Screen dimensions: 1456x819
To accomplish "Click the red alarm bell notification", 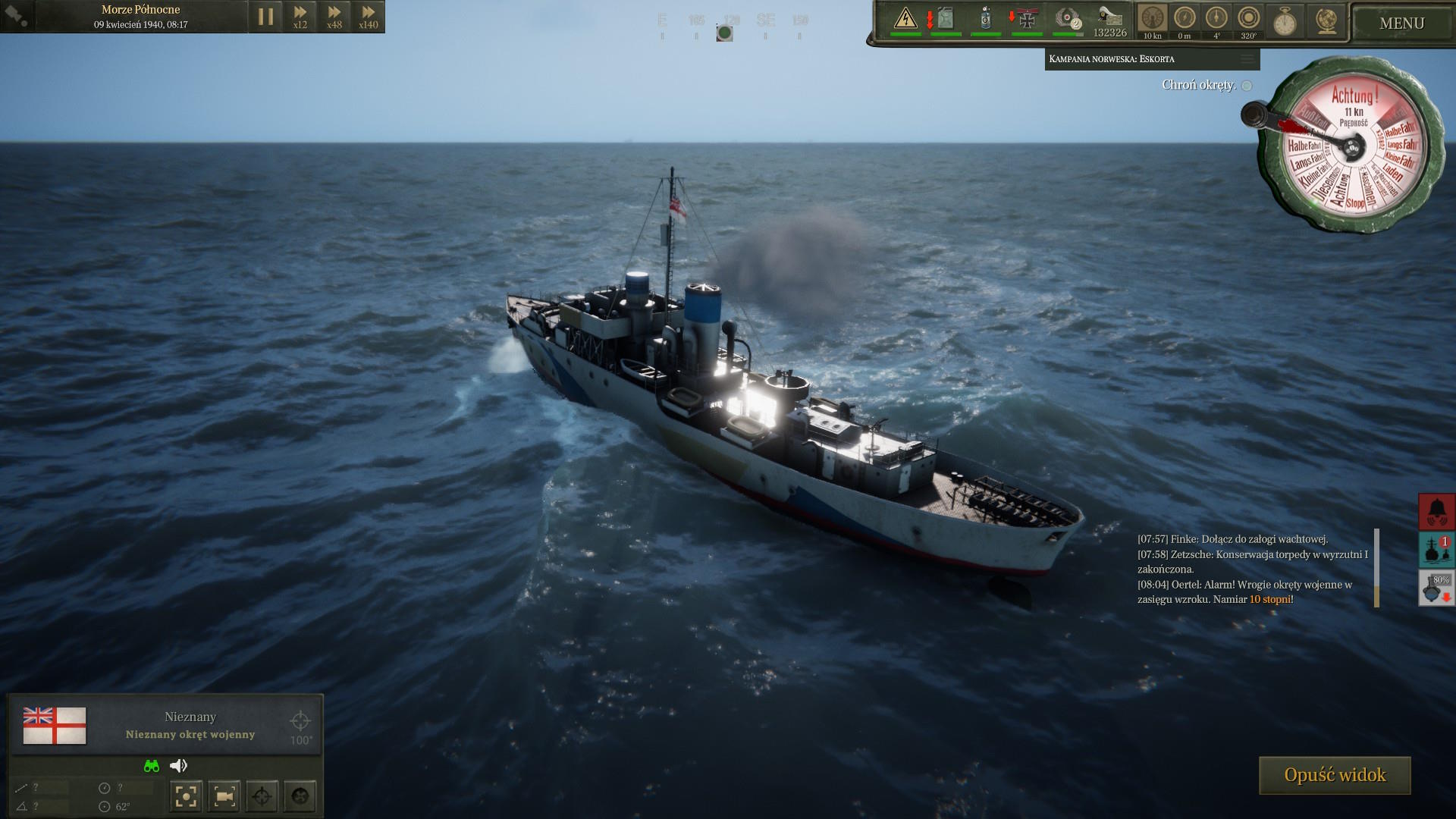I will (x=1436, y=512).
